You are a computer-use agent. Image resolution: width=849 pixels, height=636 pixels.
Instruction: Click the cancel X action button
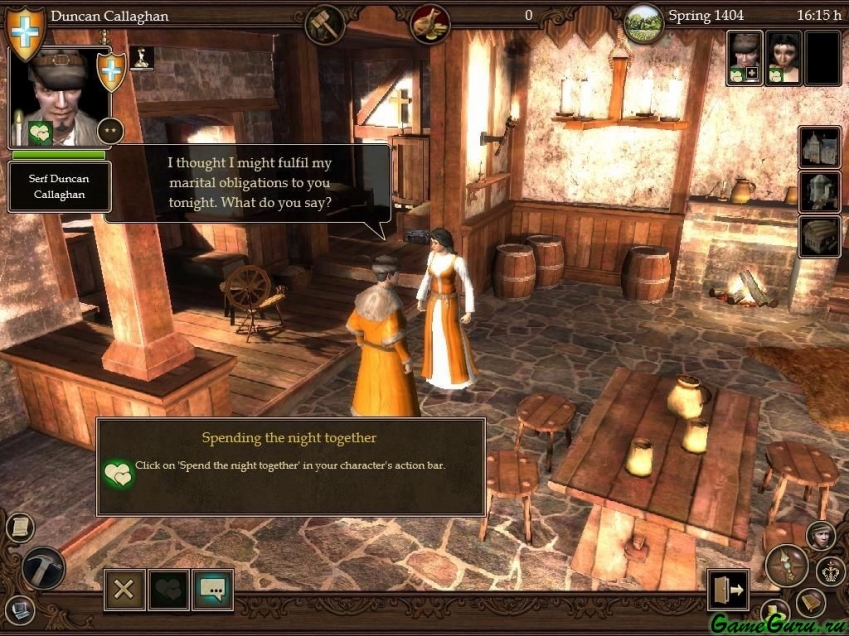[124, 589]
